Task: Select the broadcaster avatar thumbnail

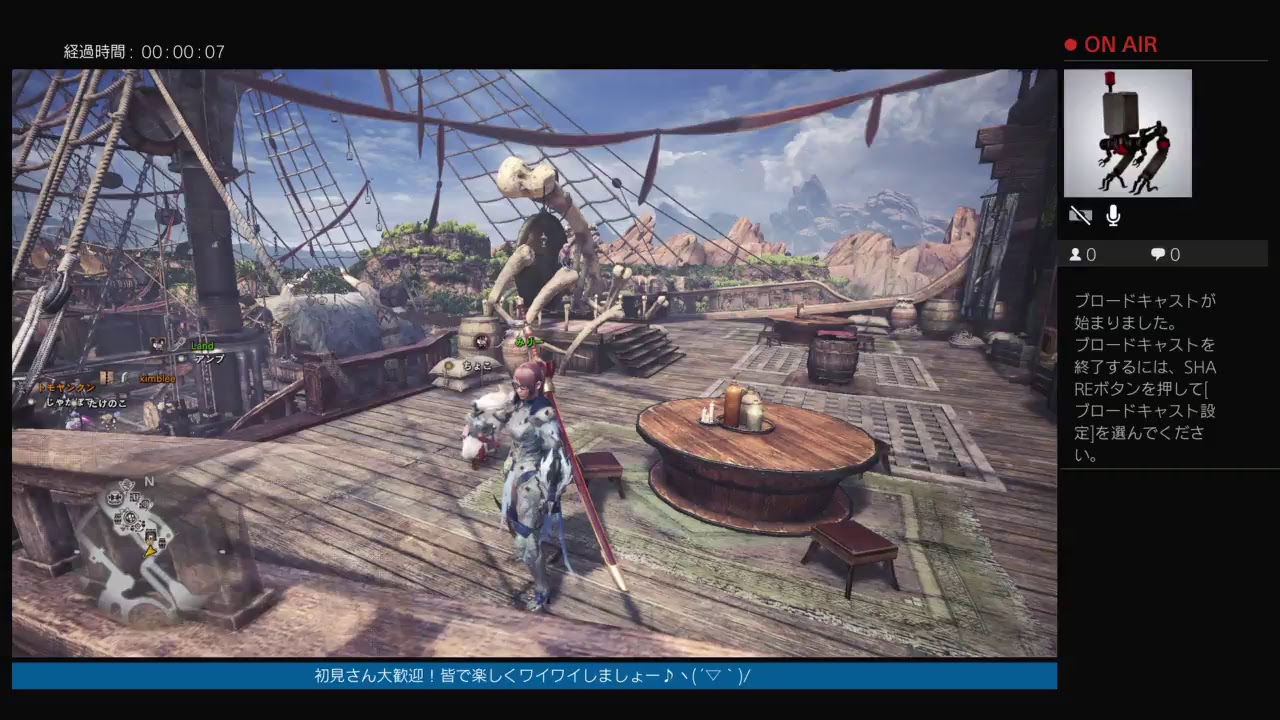Action: 1127,133
